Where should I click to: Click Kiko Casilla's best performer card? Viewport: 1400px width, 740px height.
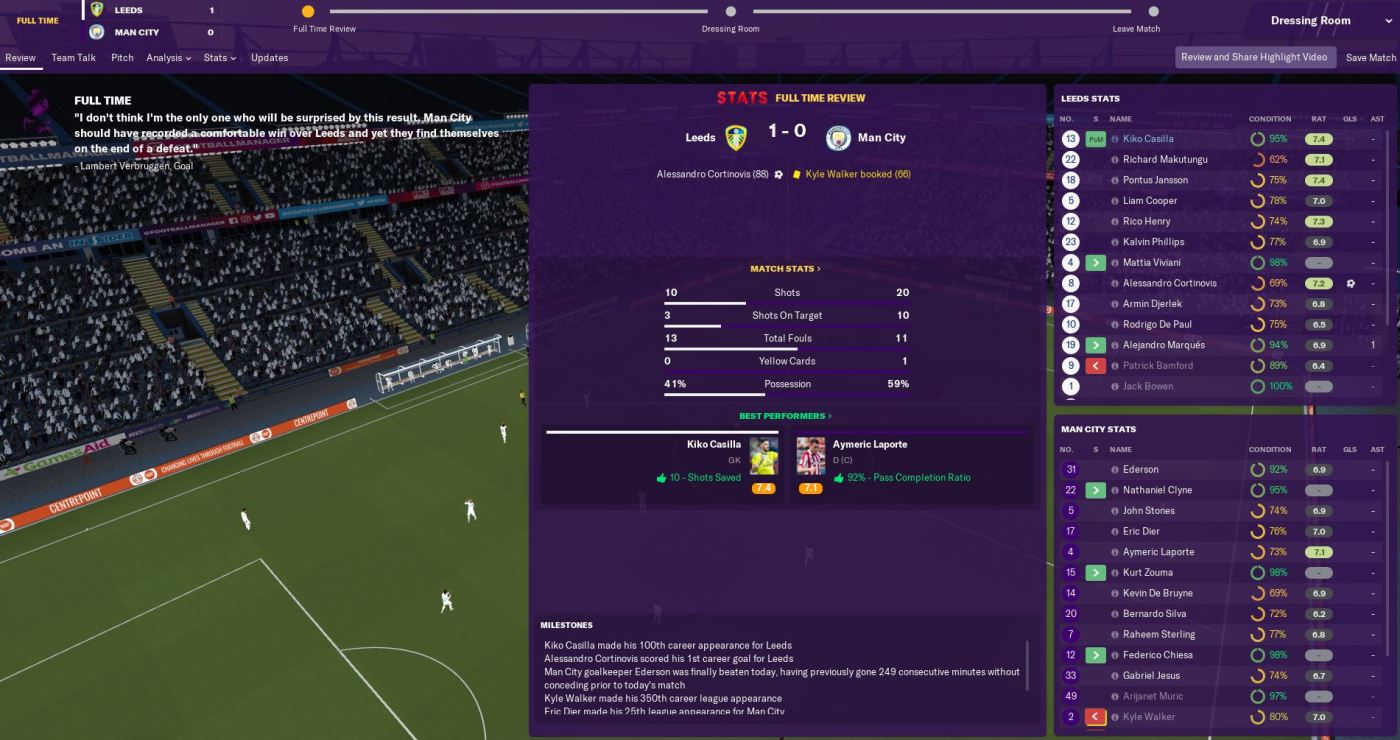click(660, 466)
